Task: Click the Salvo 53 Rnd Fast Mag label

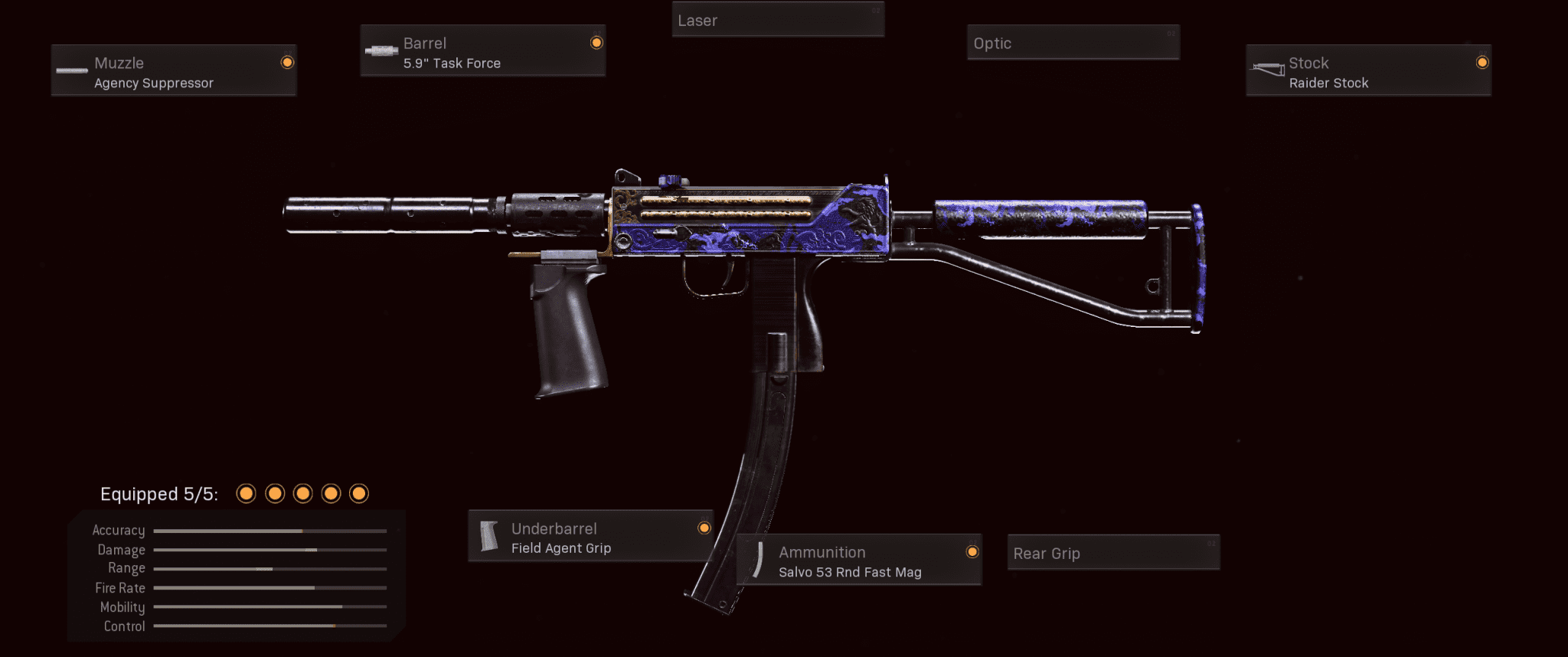Action: coord(848,571)
